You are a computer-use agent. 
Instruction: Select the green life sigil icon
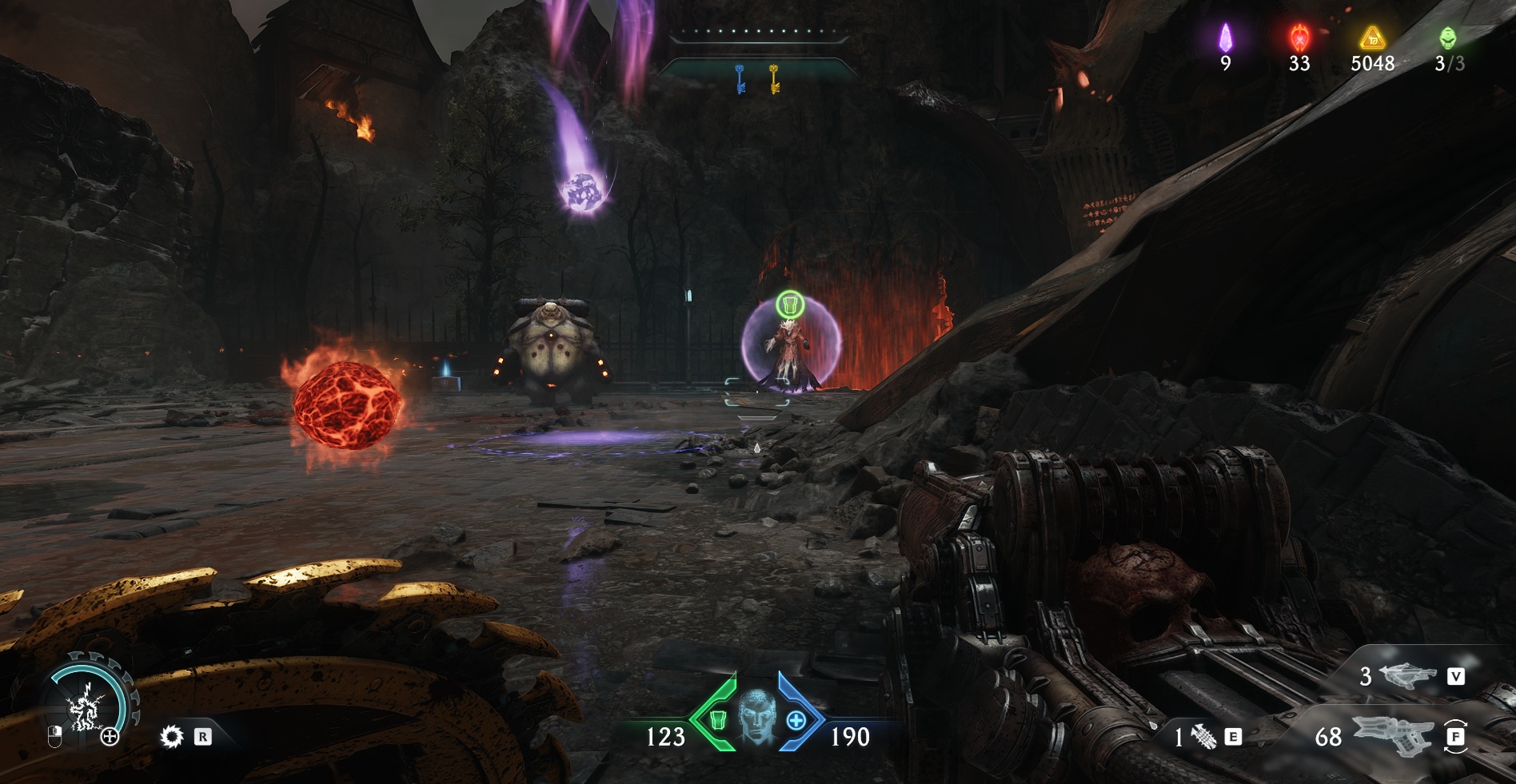(1448, 38)
